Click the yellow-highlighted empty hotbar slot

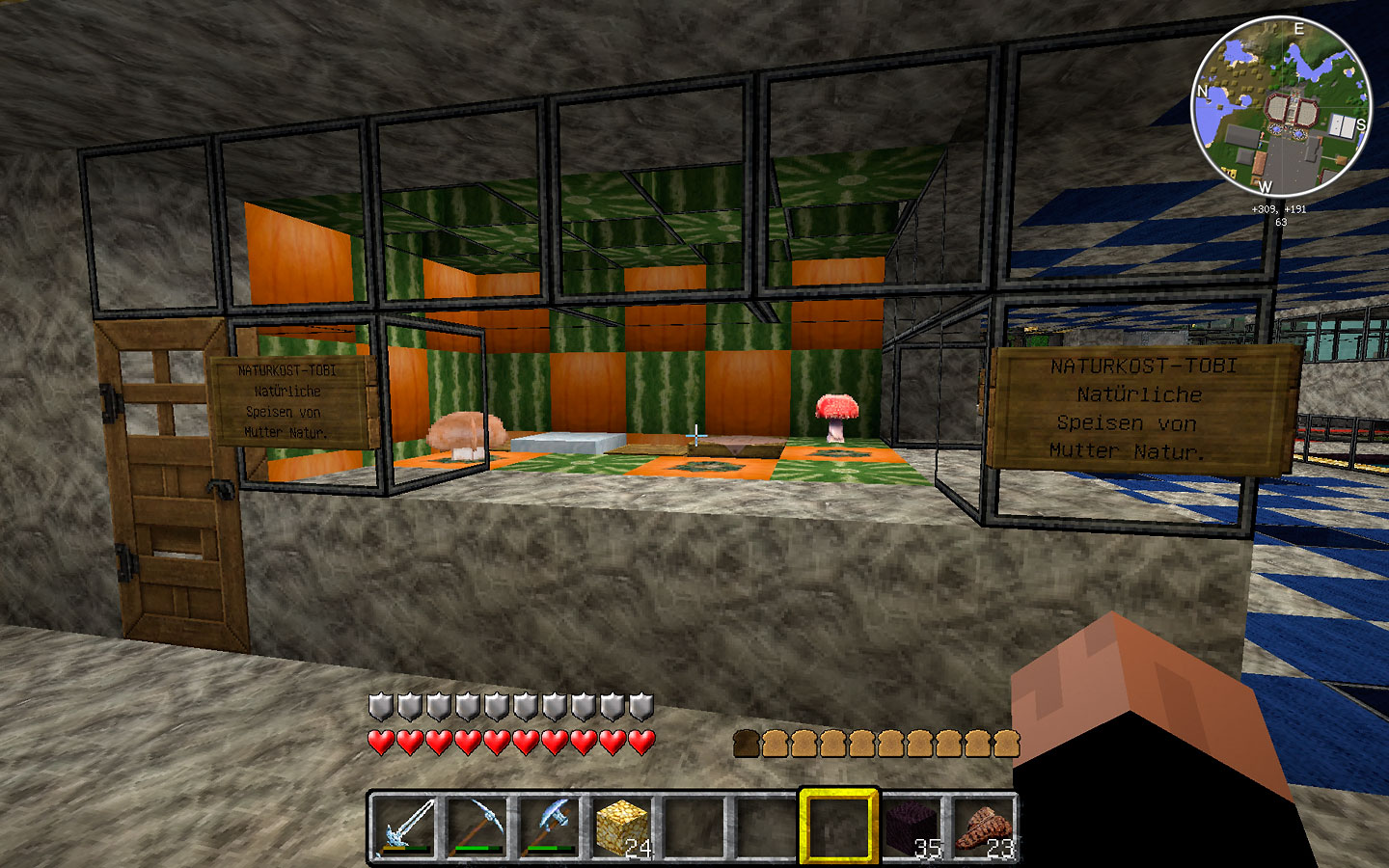[838, 827]
